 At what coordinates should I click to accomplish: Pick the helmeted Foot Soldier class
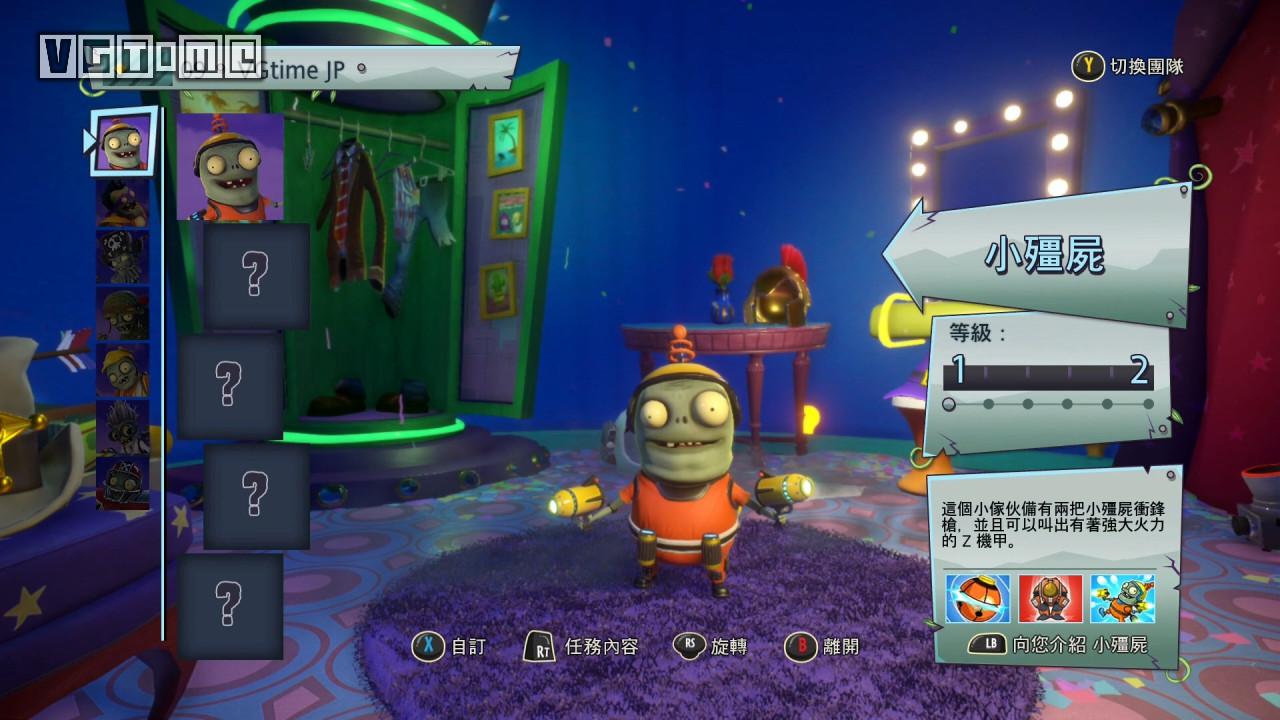tap(123, 314)
